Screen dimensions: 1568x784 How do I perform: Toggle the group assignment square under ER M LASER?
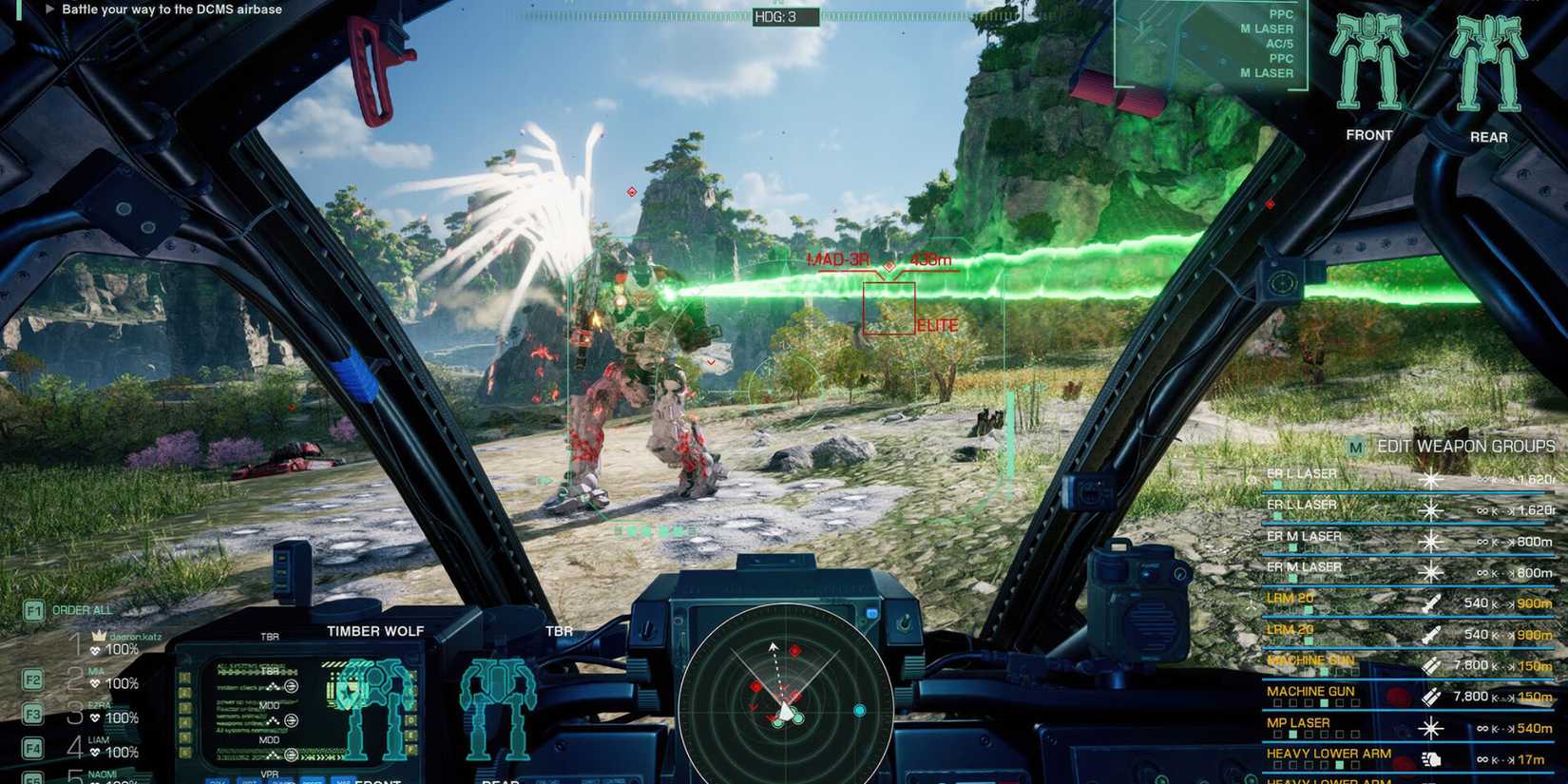tap(1292, 546)
